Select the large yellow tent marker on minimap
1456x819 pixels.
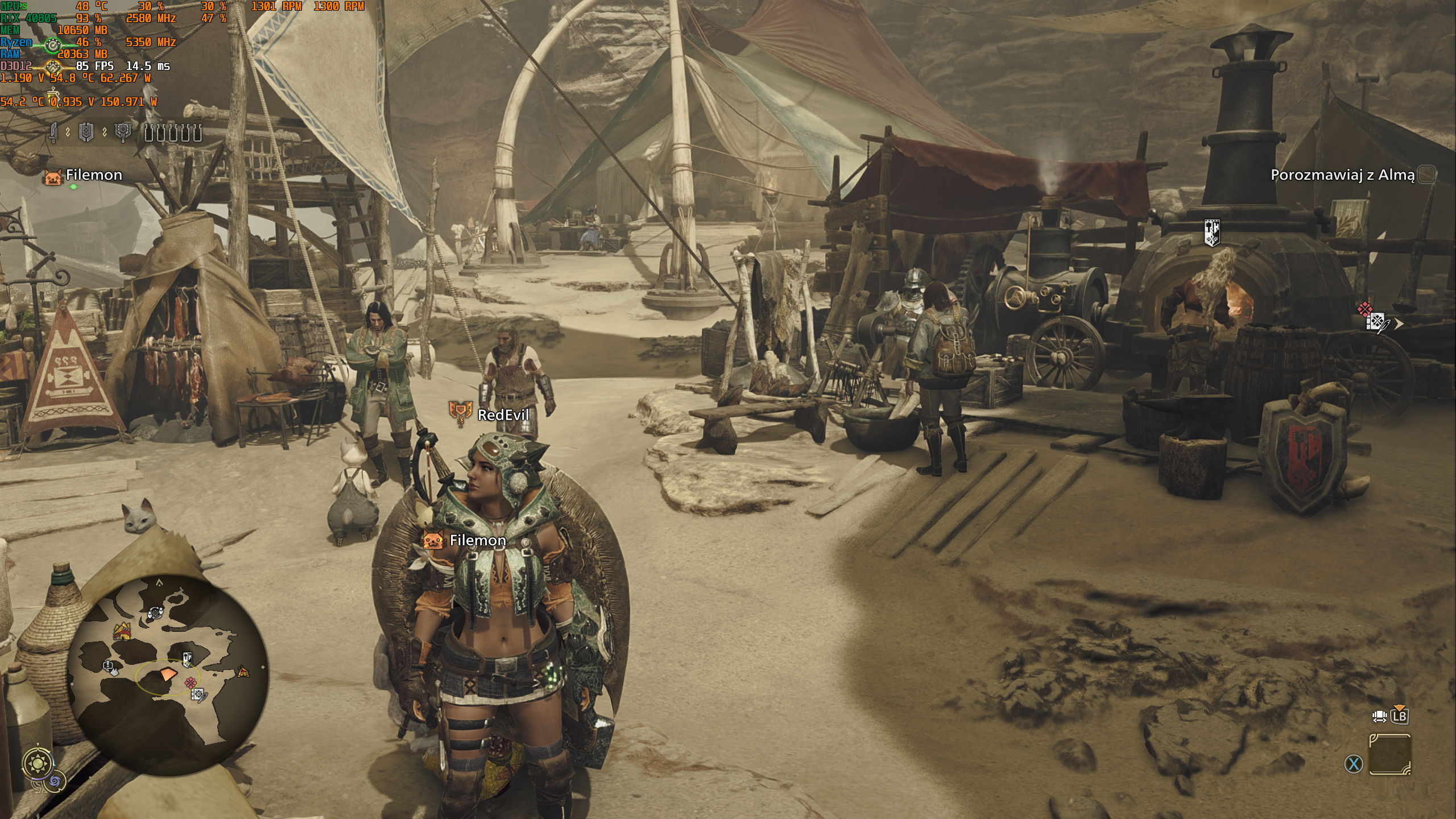tap(121, 631)
